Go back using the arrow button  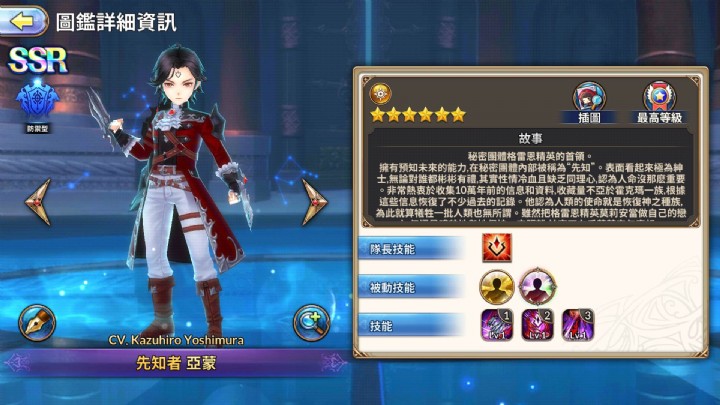(26, 19)
